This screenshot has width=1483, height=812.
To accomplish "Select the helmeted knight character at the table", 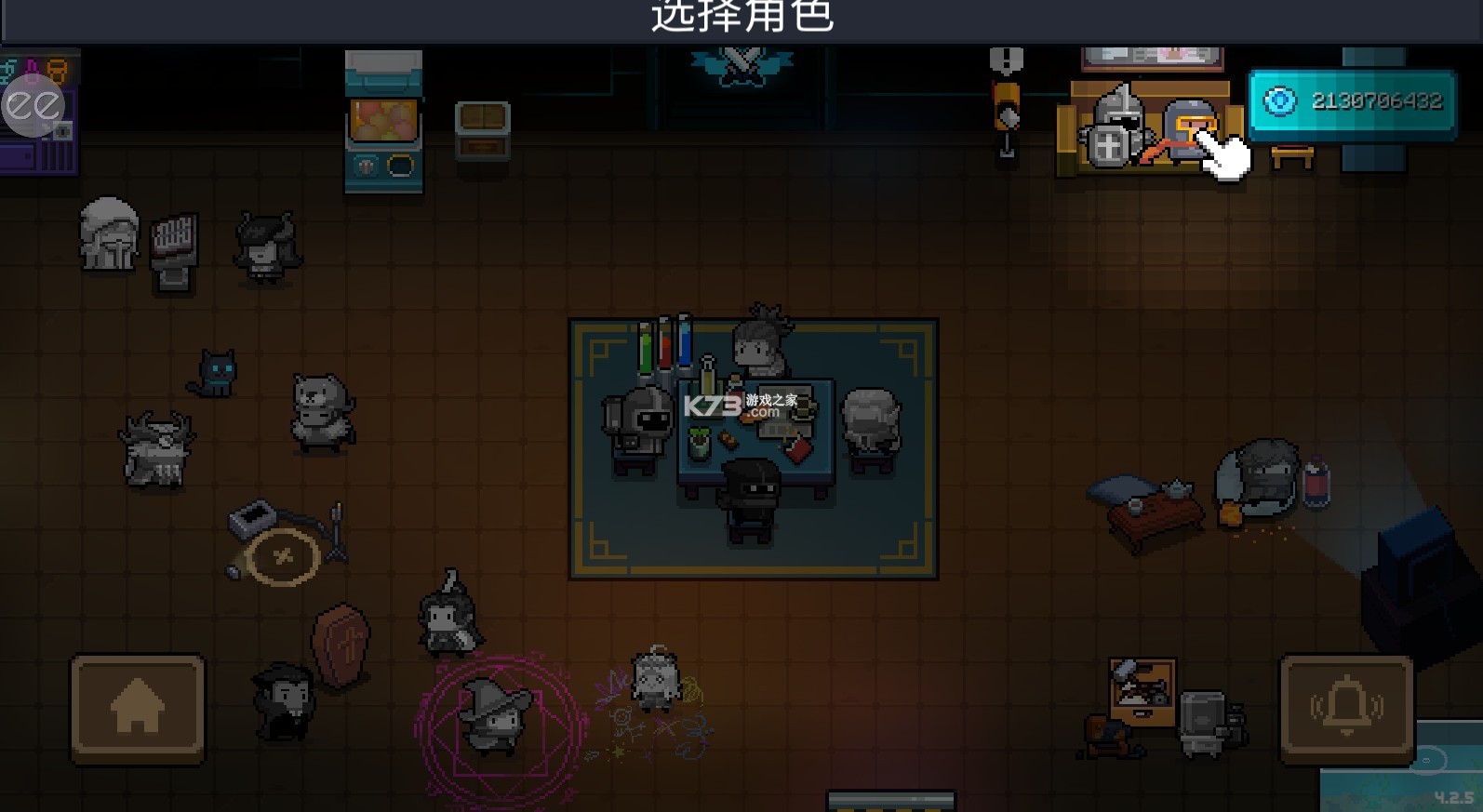I will (641, 428).
